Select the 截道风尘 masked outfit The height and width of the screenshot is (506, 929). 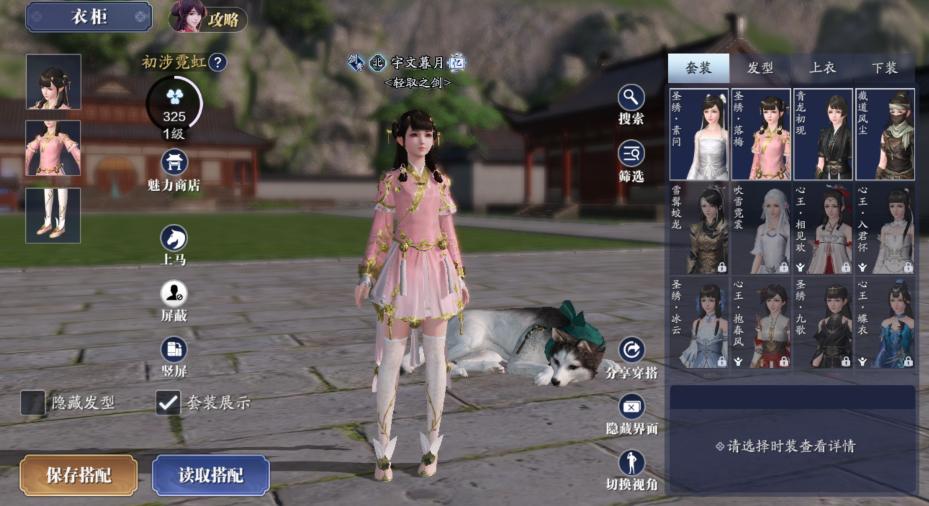click(885, 134)
